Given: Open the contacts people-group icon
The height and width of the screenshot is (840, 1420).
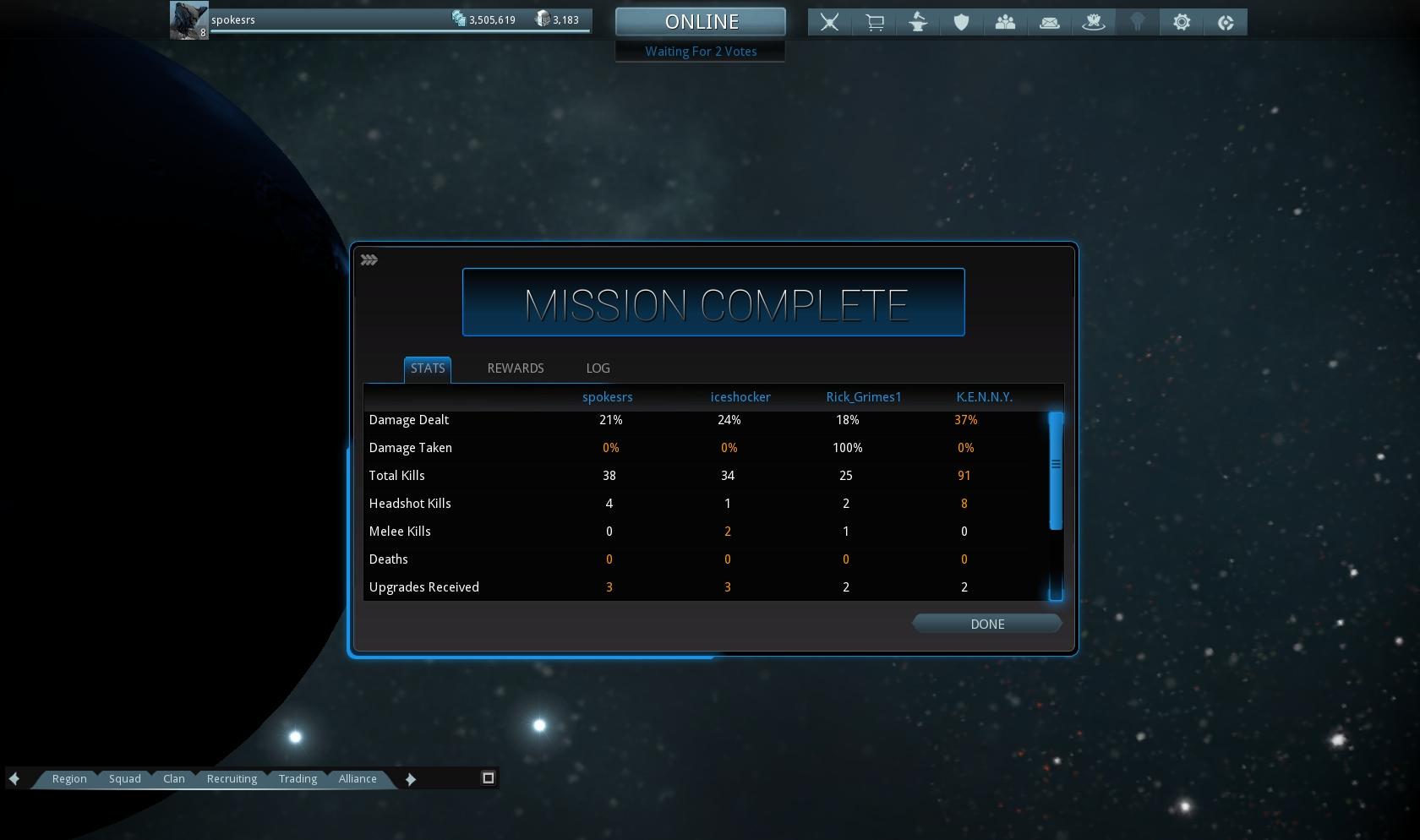Looking at the screenshot, I should (x=1005, y=23).
